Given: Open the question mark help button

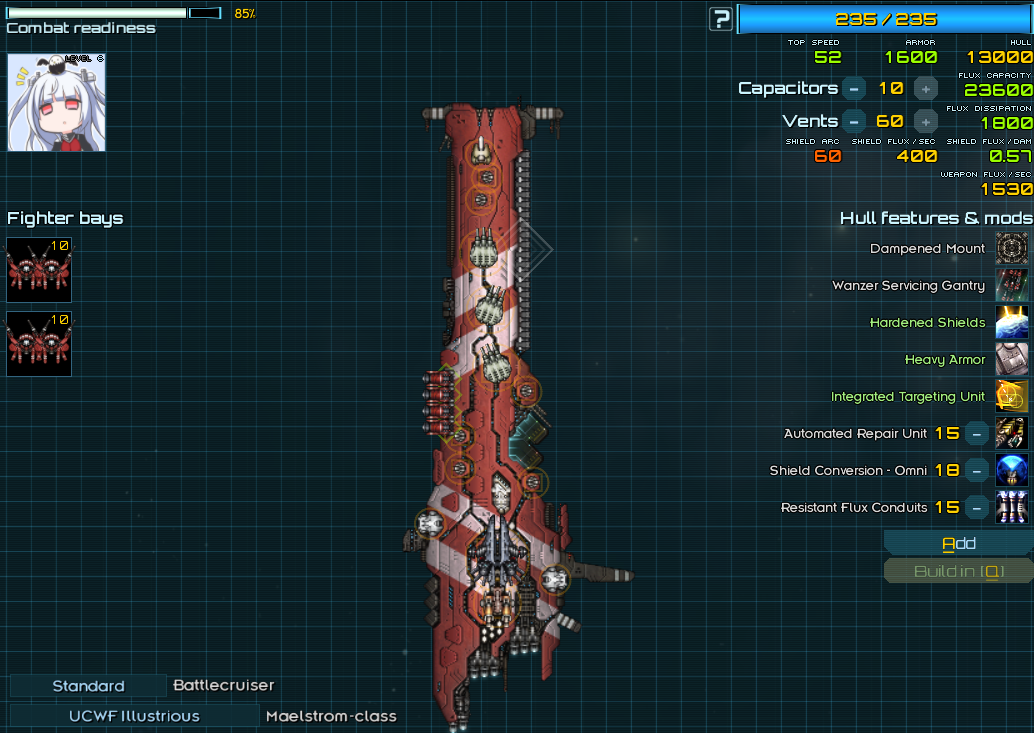Looking at the screenshot, I should coord(720,19).
